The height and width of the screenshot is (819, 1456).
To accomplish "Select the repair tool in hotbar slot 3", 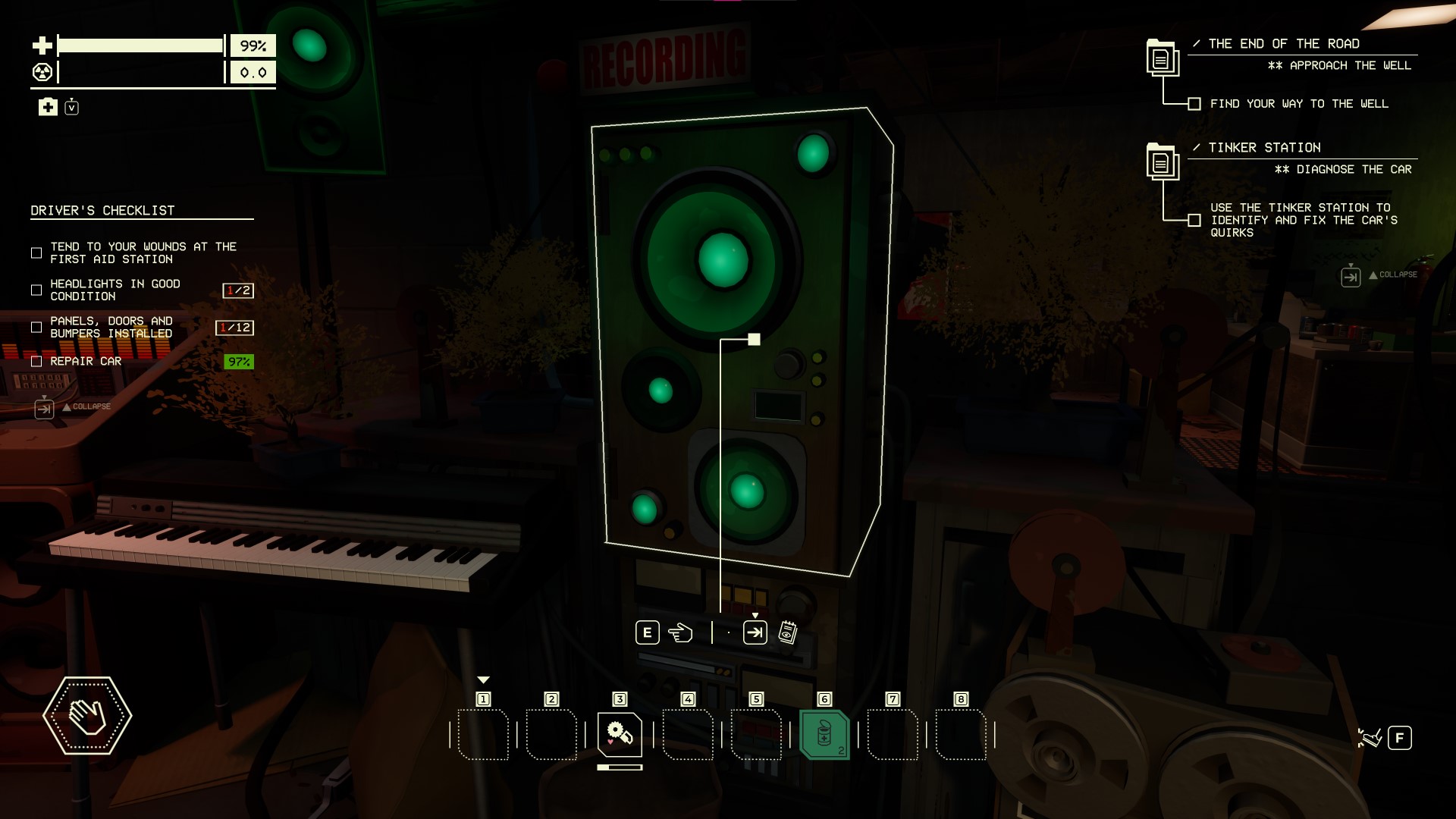I will coord(620,734).
